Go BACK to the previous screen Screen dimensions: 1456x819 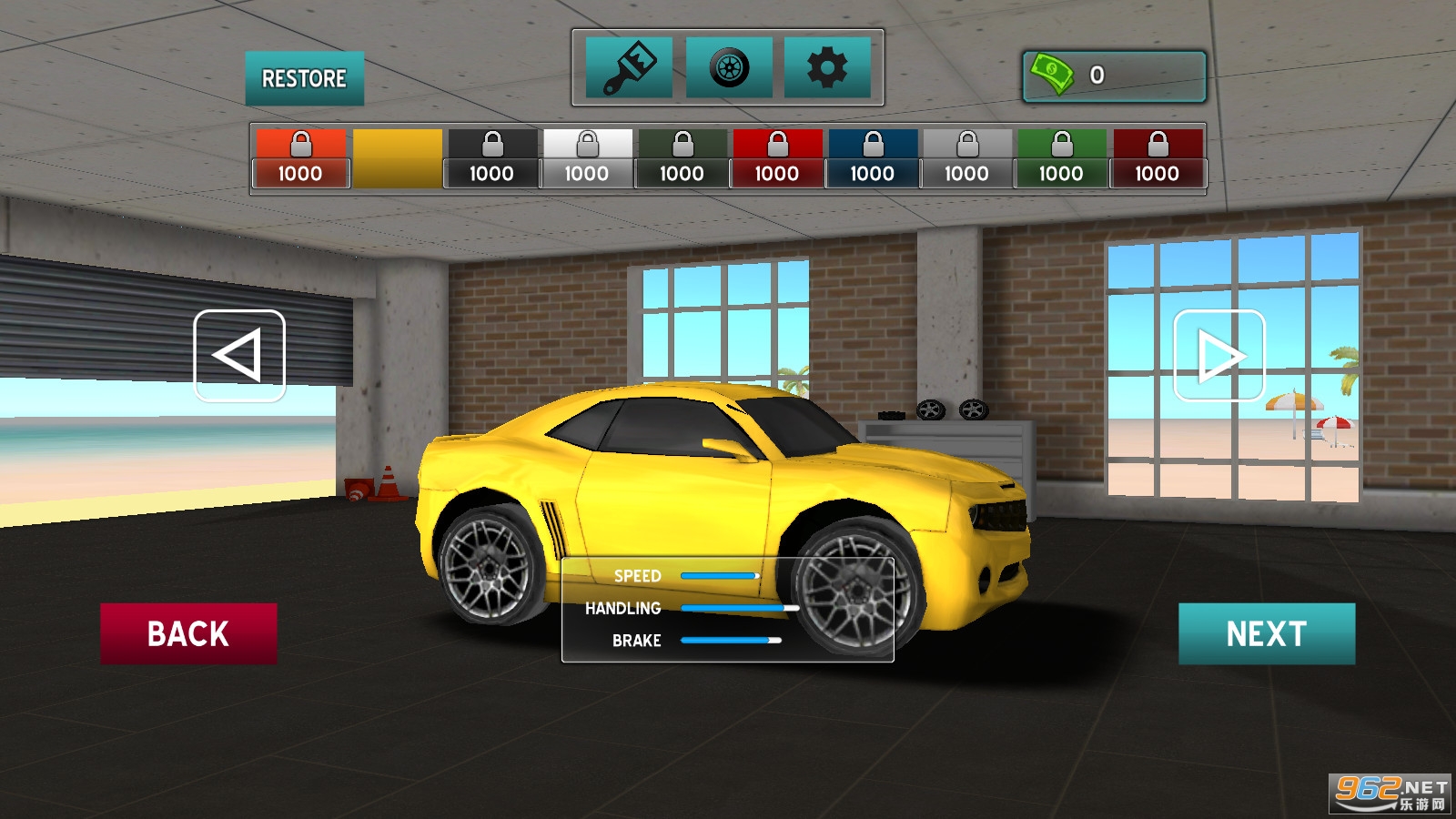[x=188, y=633]
